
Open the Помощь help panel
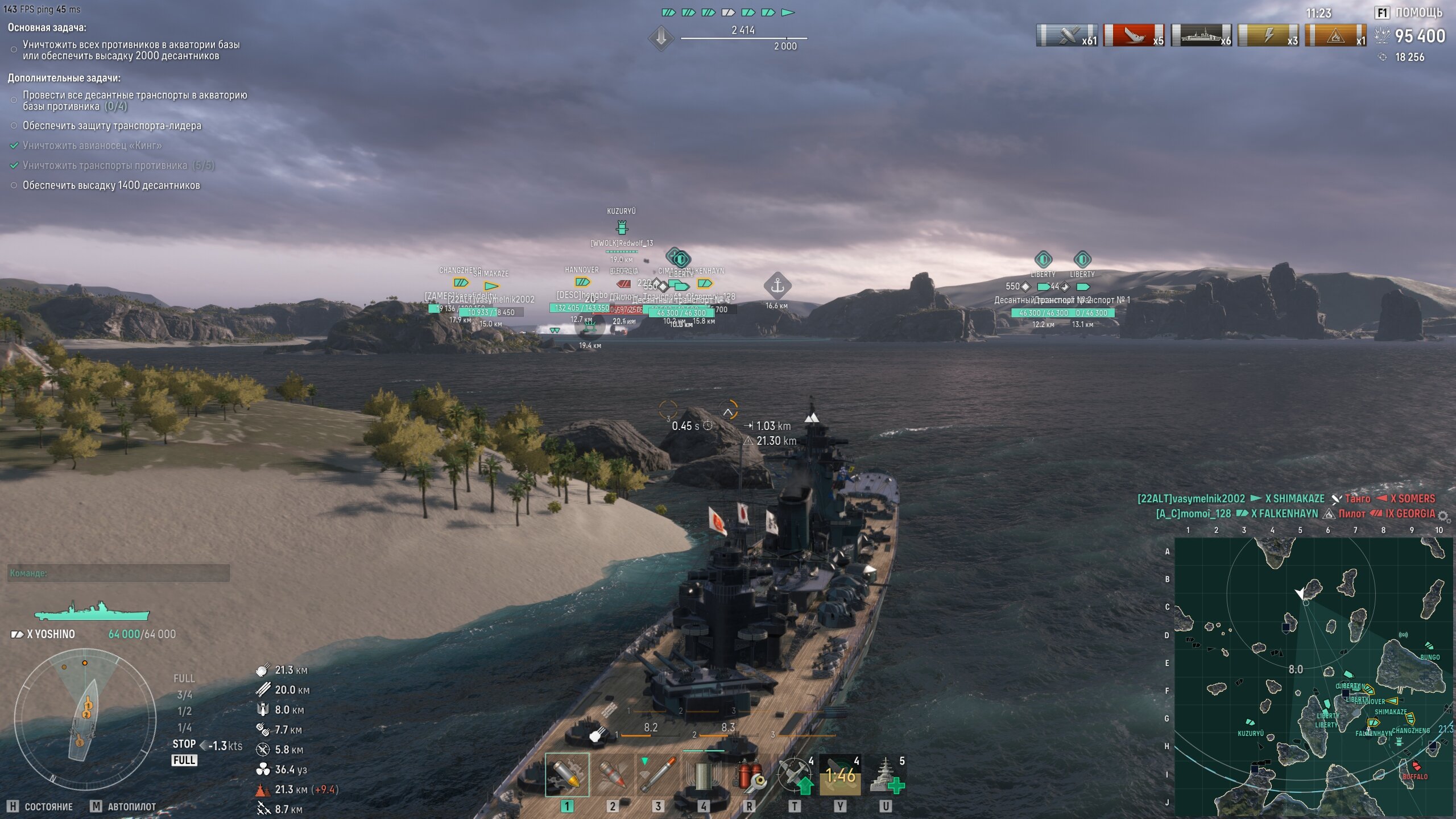click(x=1409, y=13)
